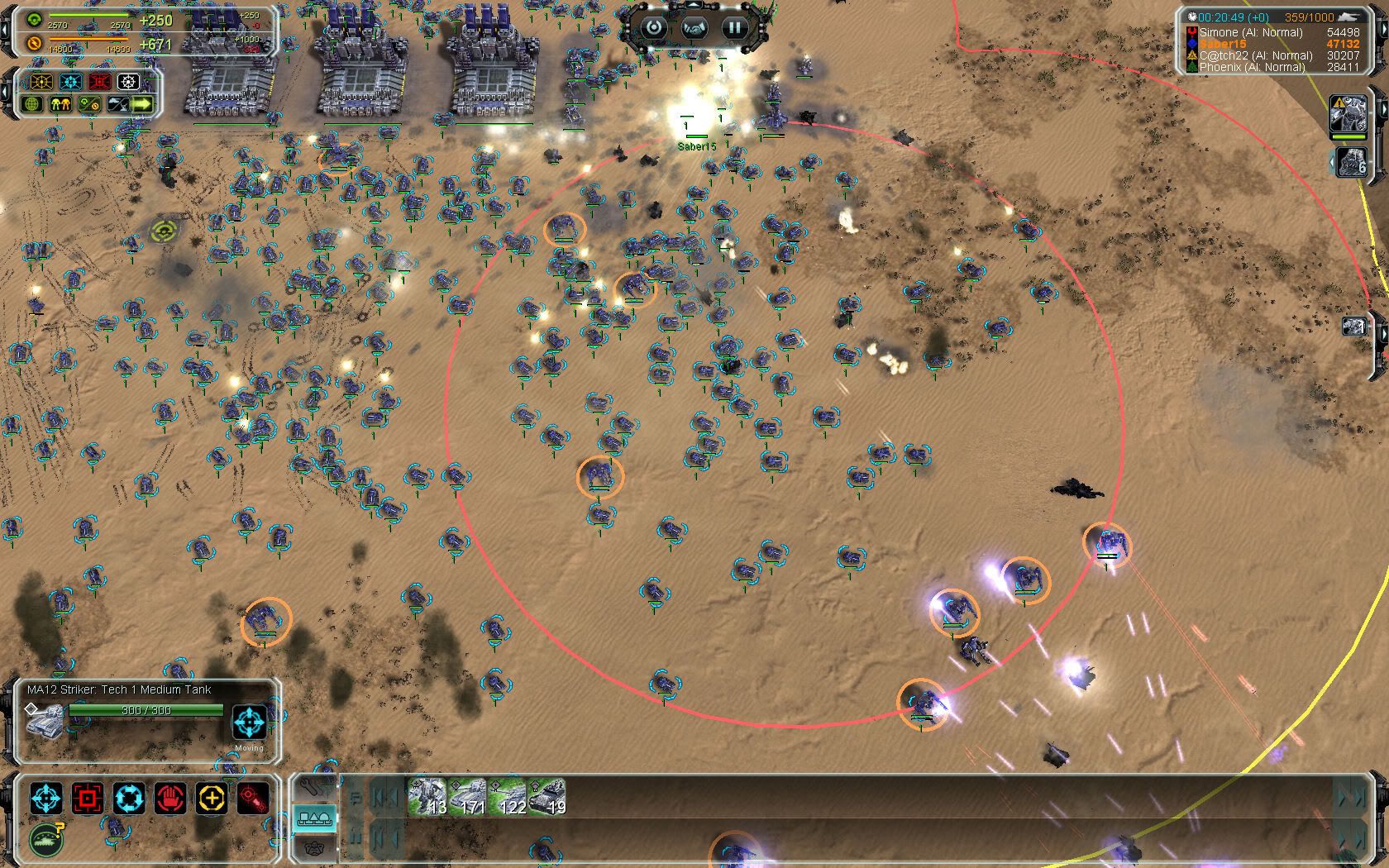Open the diplomacy handshake menu
The image size is (1389, 868).
[x=694, y=27]
